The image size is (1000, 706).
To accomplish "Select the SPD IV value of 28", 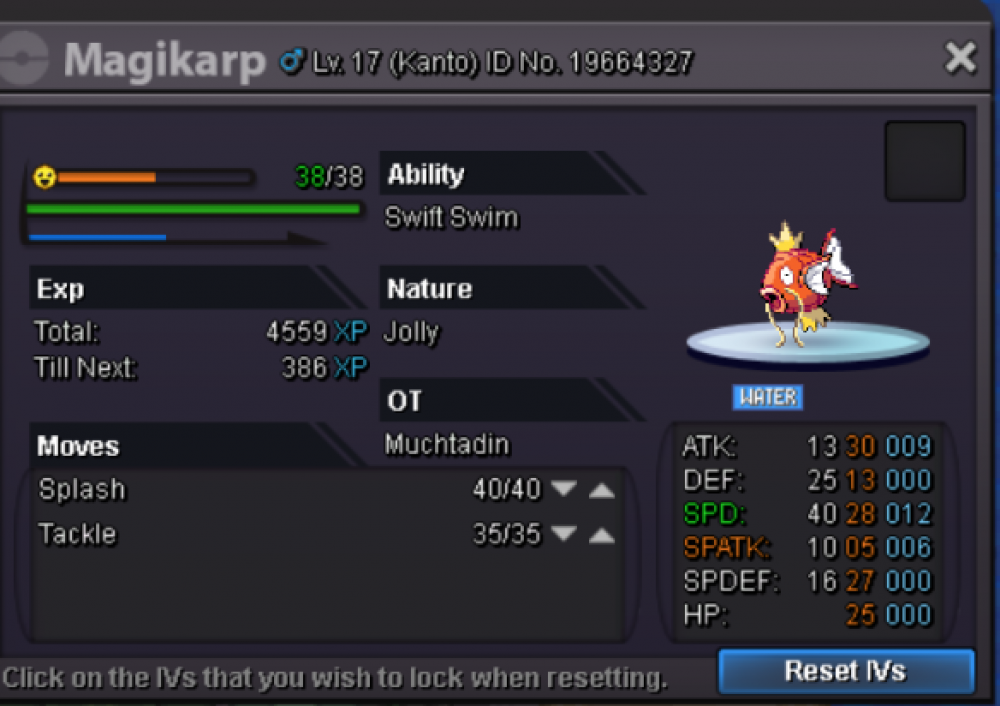I will click(x=860, y=514).
